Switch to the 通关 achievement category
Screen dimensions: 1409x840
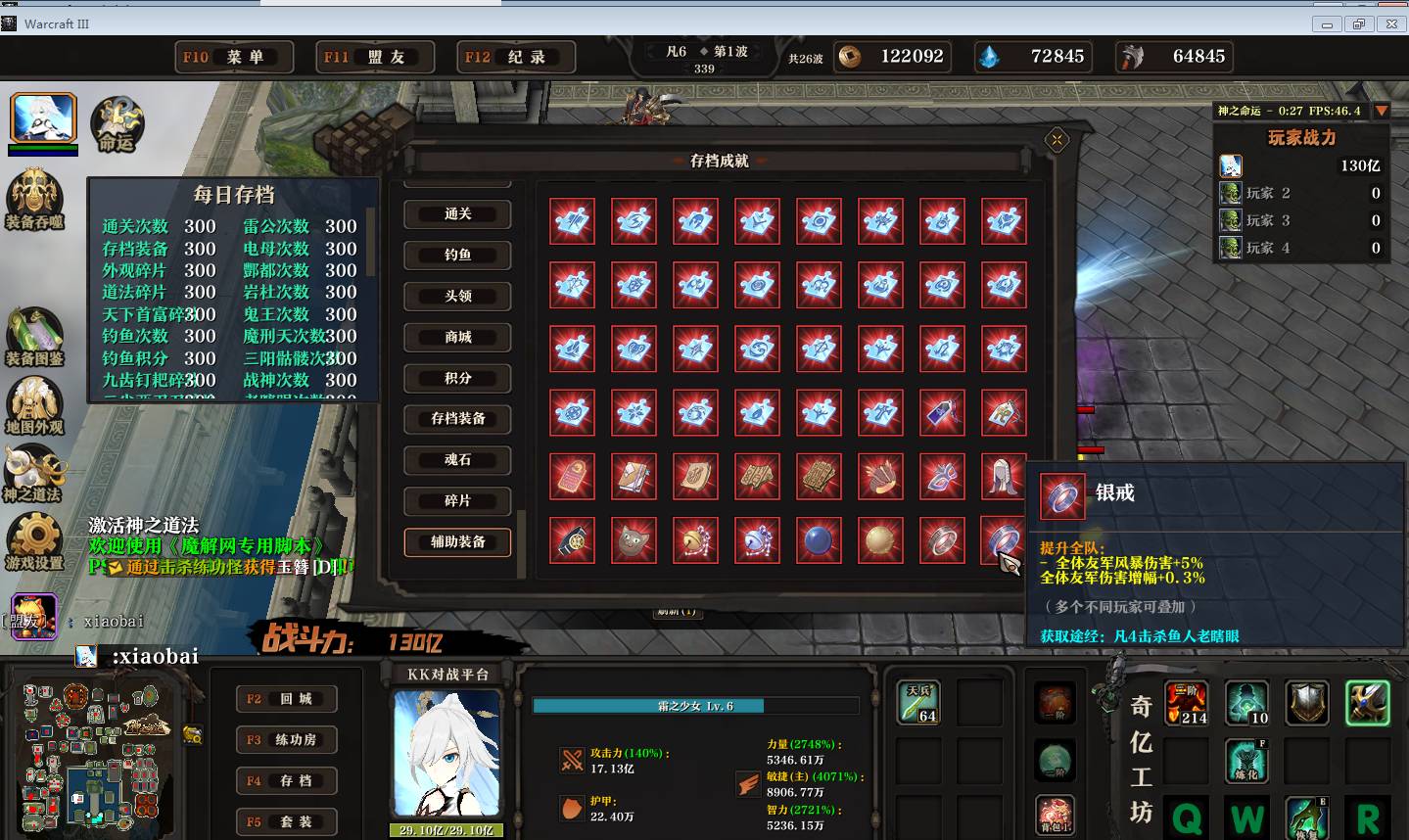point(457,214)
